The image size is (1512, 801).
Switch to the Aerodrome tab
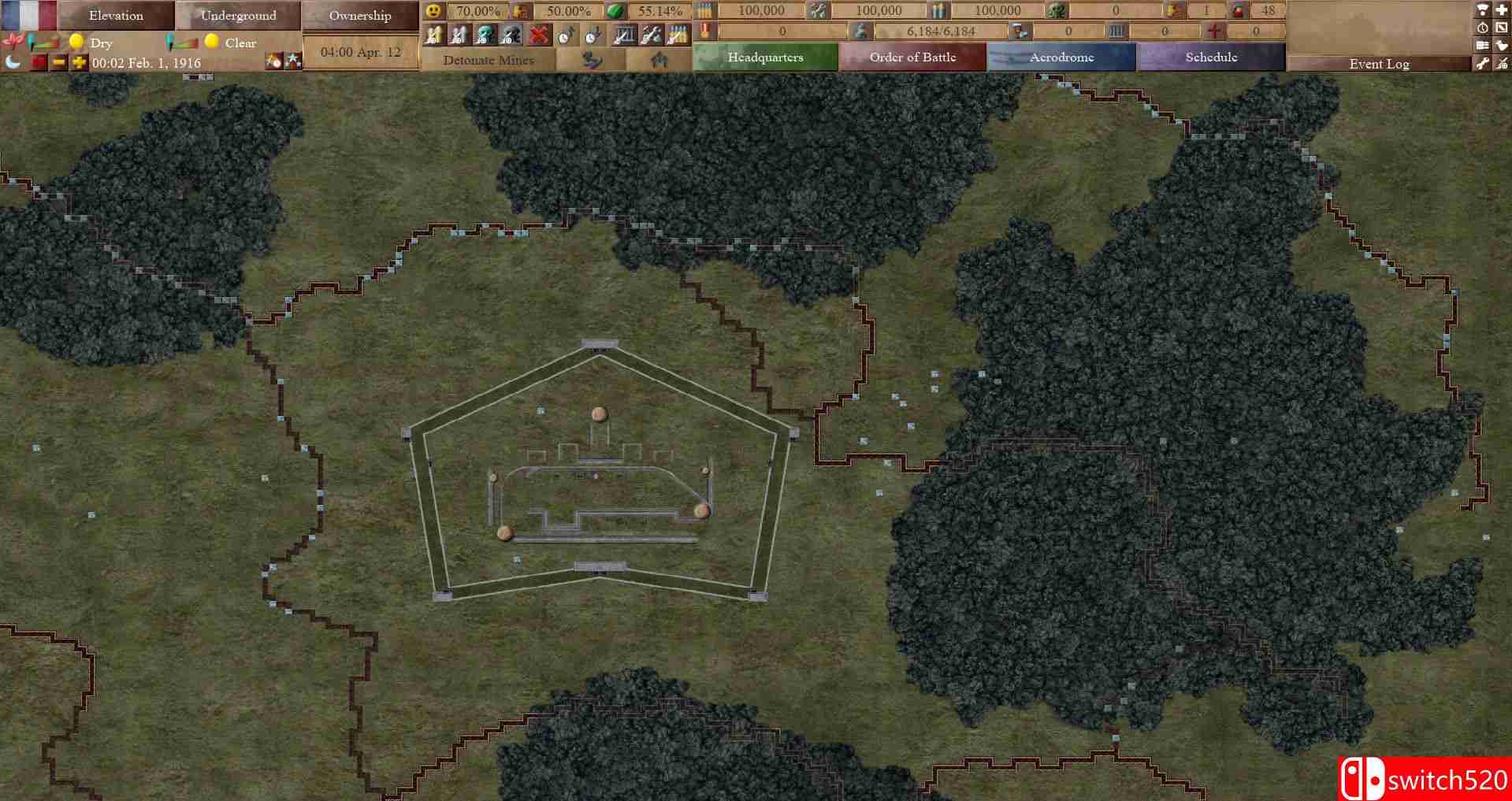pyautogui.click(x=1061, y=57)
